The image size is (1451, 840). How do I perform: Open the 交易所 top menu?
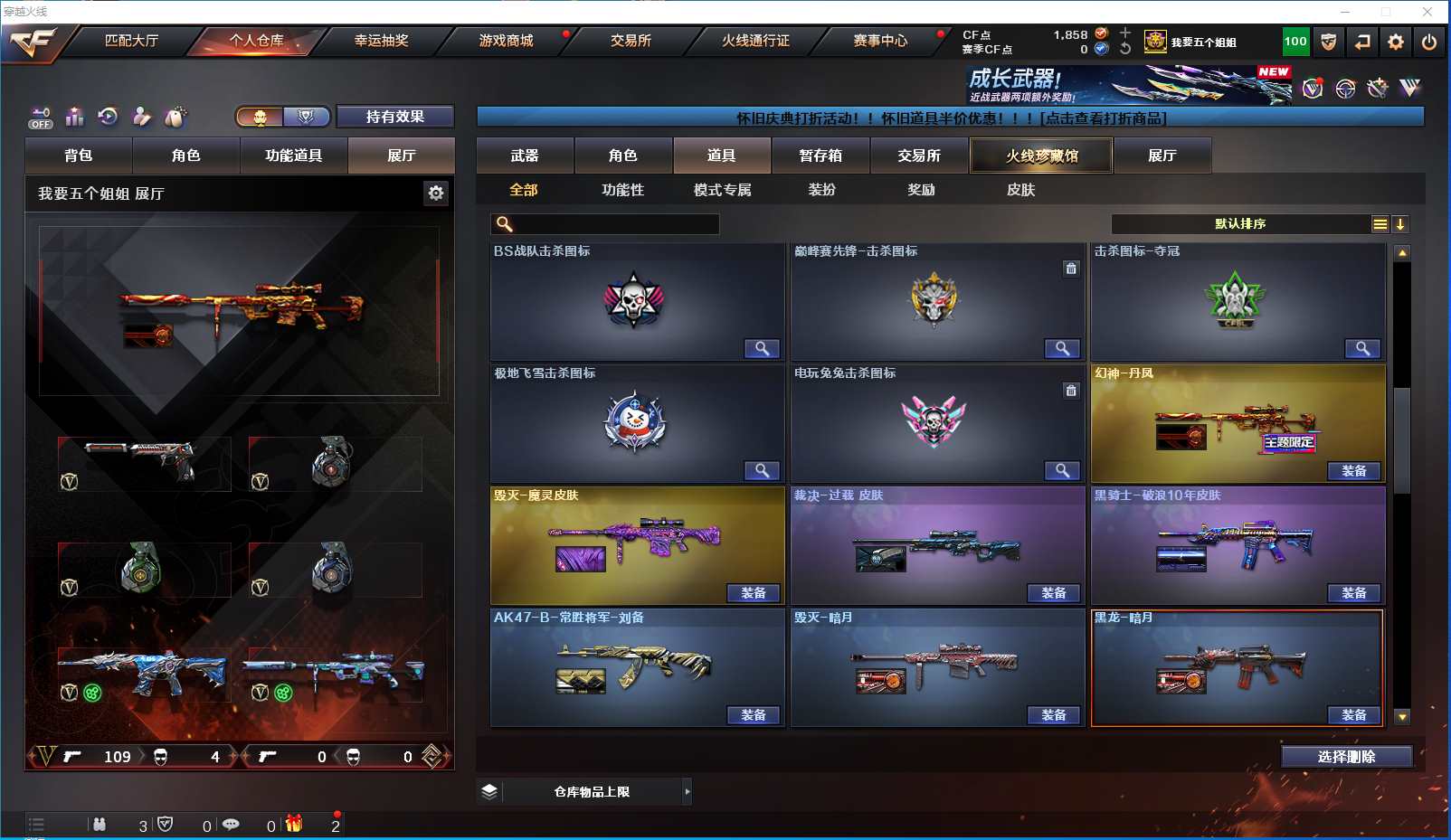631,41
